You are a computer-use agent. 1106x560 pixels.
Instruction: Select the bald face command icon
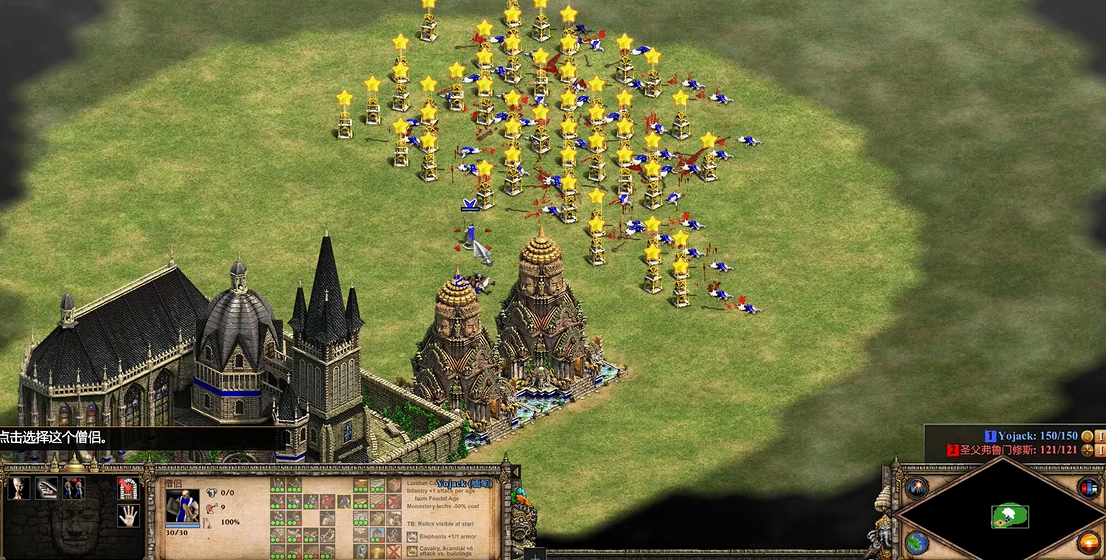tap(17, 488)
